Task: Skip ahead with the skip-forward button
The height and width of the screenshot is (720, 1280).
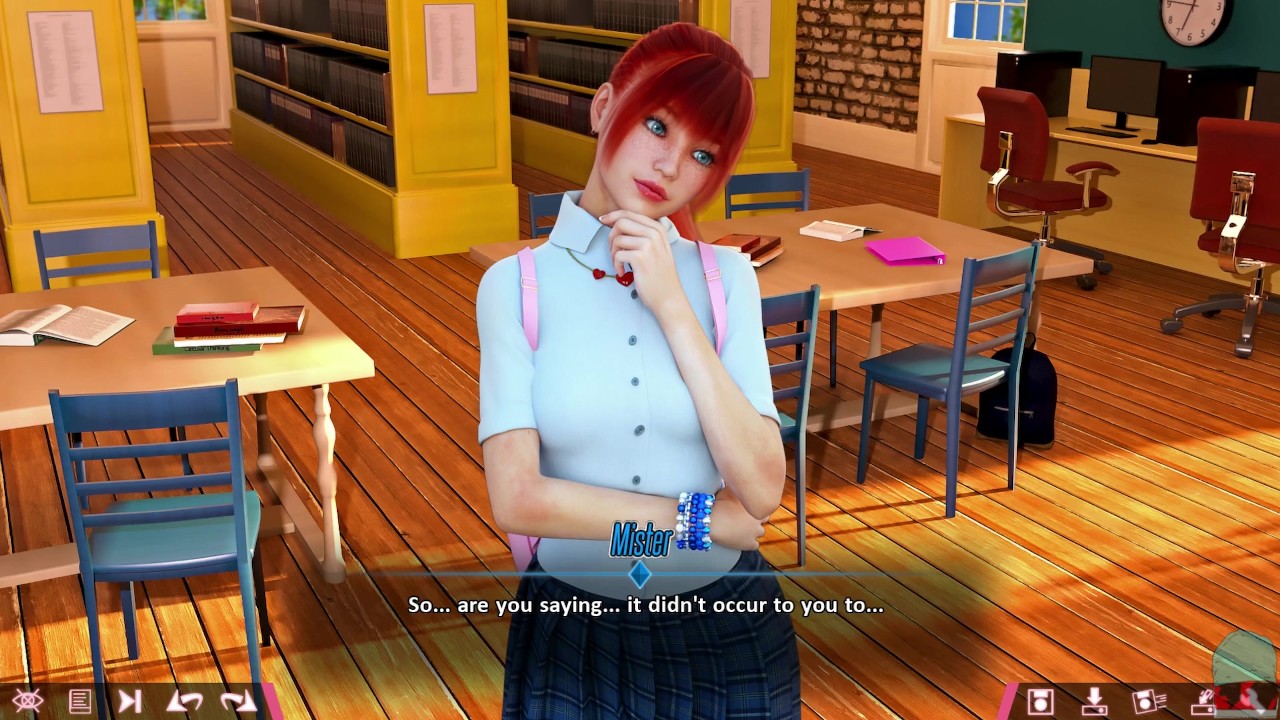Action: (130, 701)
